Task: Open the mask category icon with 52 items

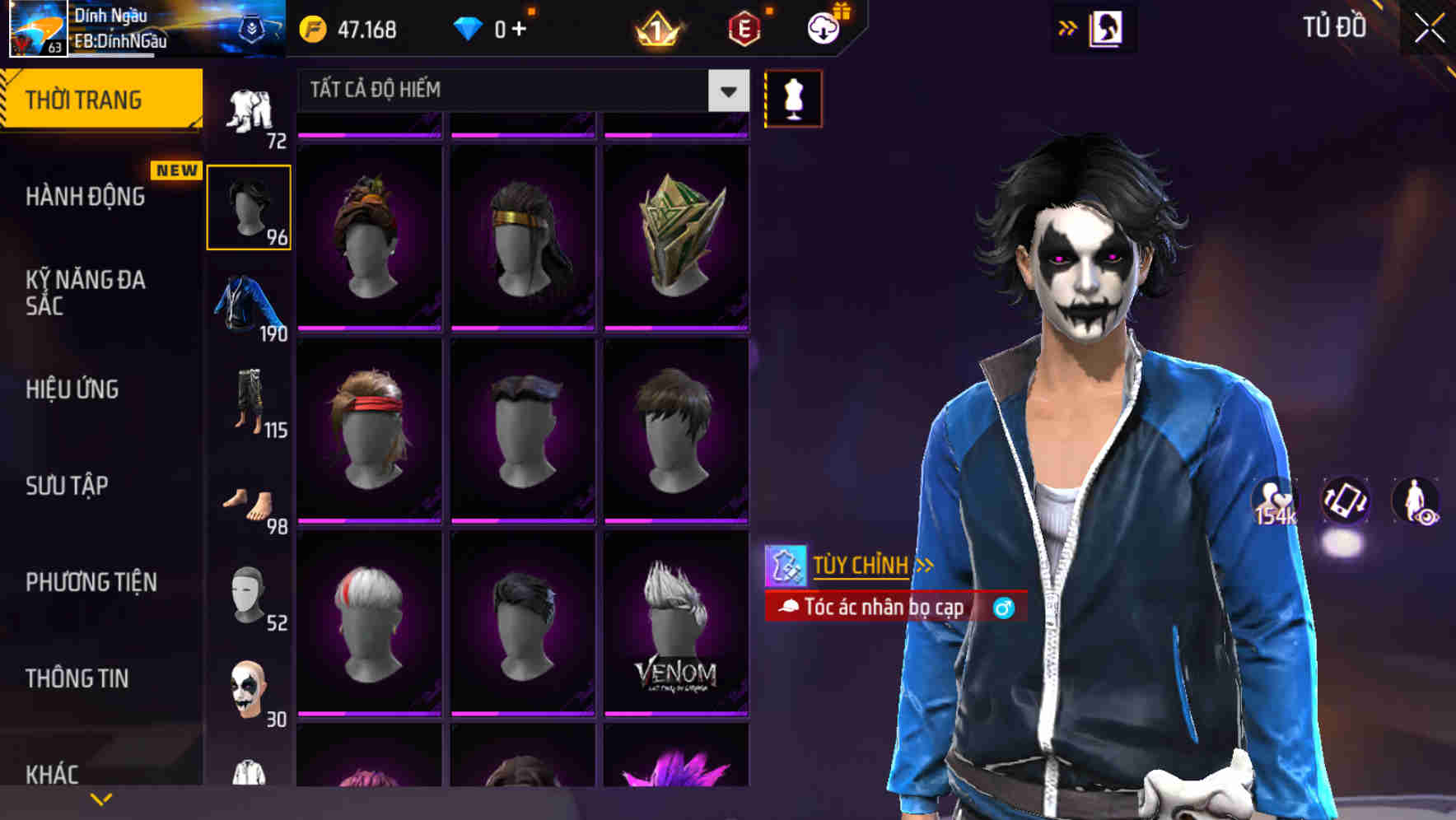Action: (x=250, y=597)
